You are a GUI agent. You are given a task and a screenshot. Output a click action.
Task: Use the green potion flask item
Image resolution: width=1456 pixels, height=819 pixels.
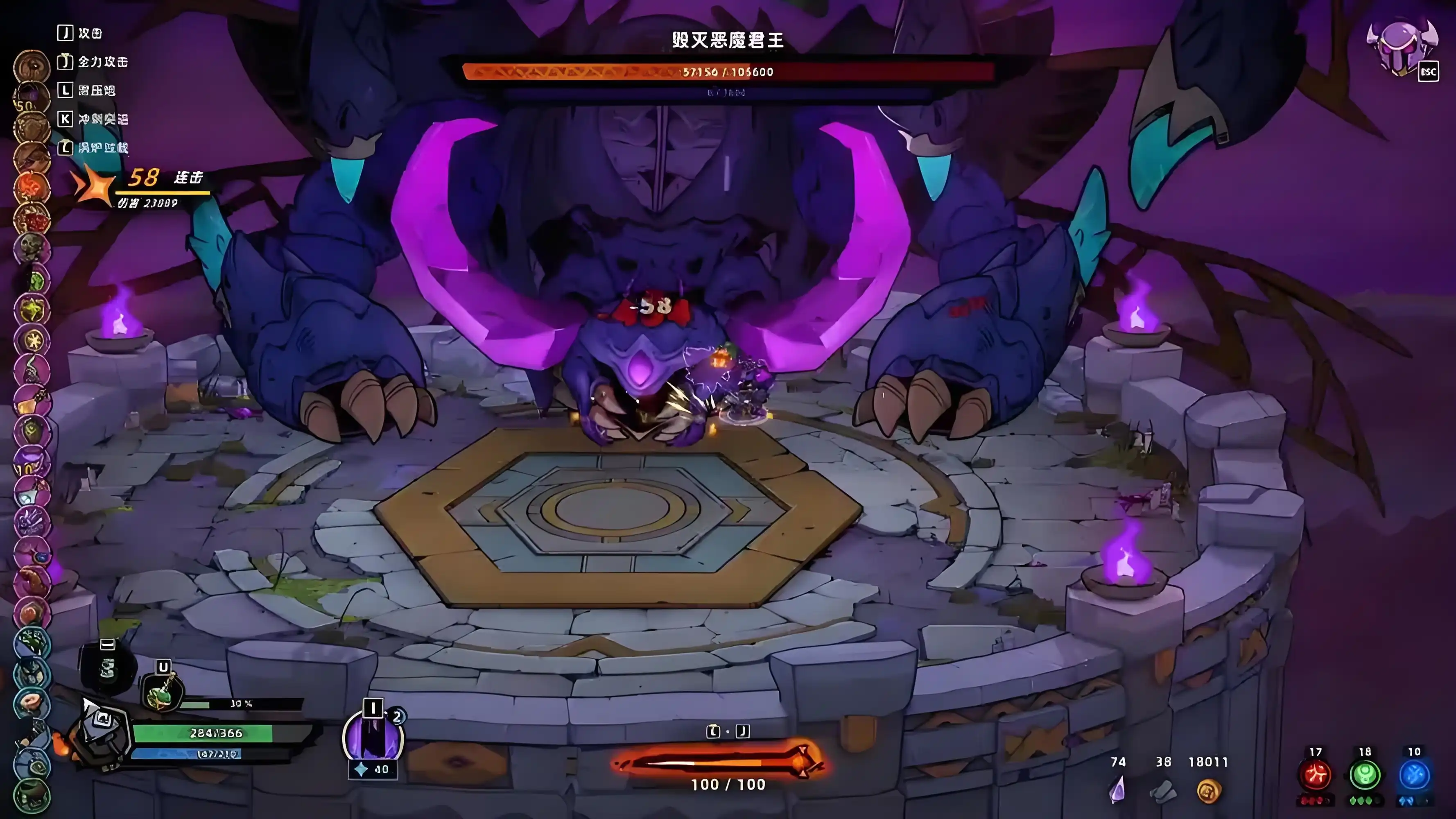(x=162, y=692)
